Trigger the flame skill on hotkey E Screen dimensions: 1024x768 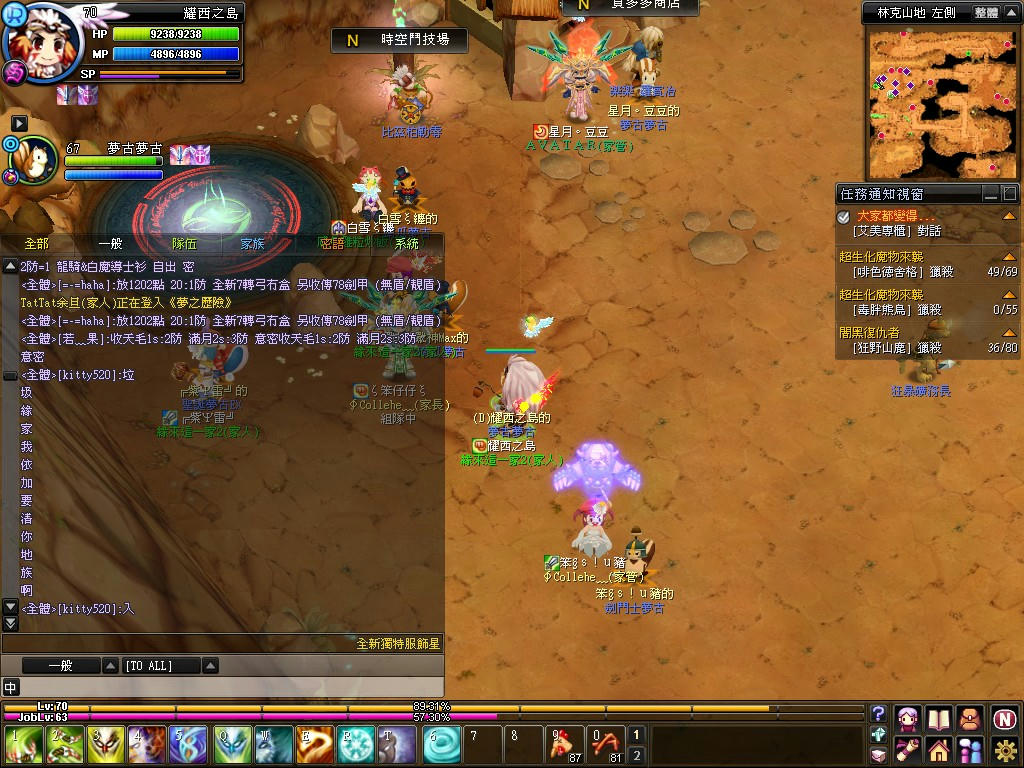click(313, 745)
